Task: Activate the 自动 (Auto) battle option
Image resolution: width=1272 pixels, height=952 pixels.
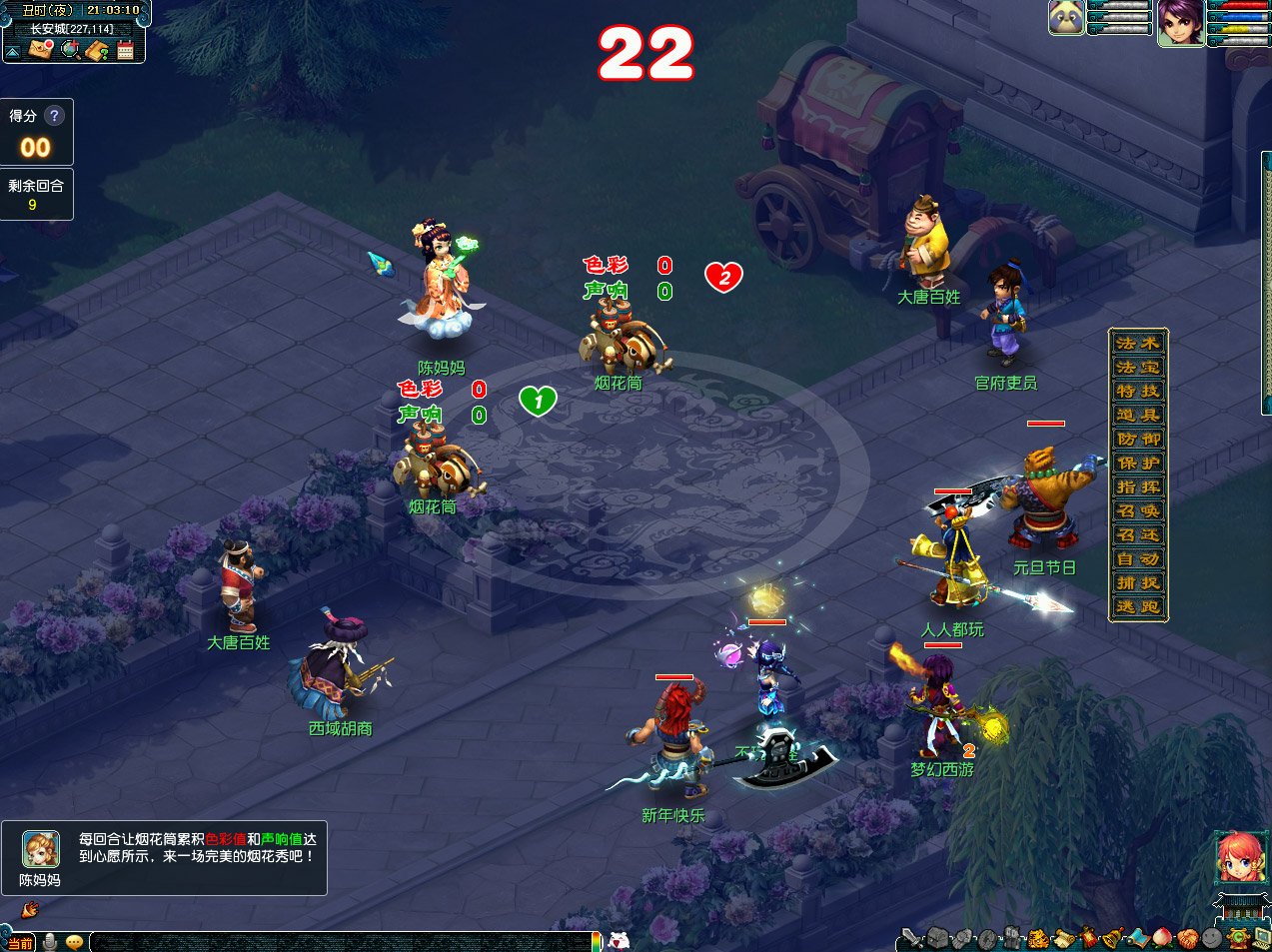Action: [x=1138, y=559]
